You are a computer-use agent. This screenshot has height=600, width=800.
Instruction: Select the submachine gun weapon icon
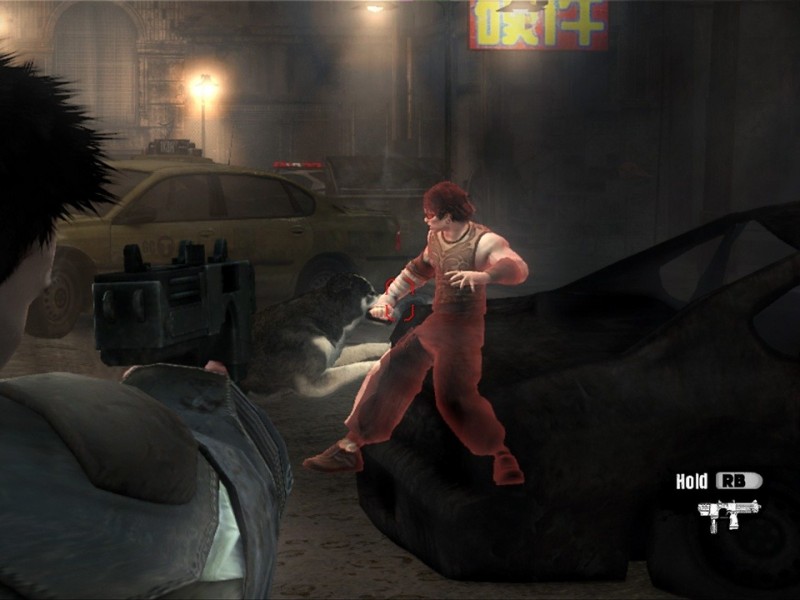(x=728, y=513)
